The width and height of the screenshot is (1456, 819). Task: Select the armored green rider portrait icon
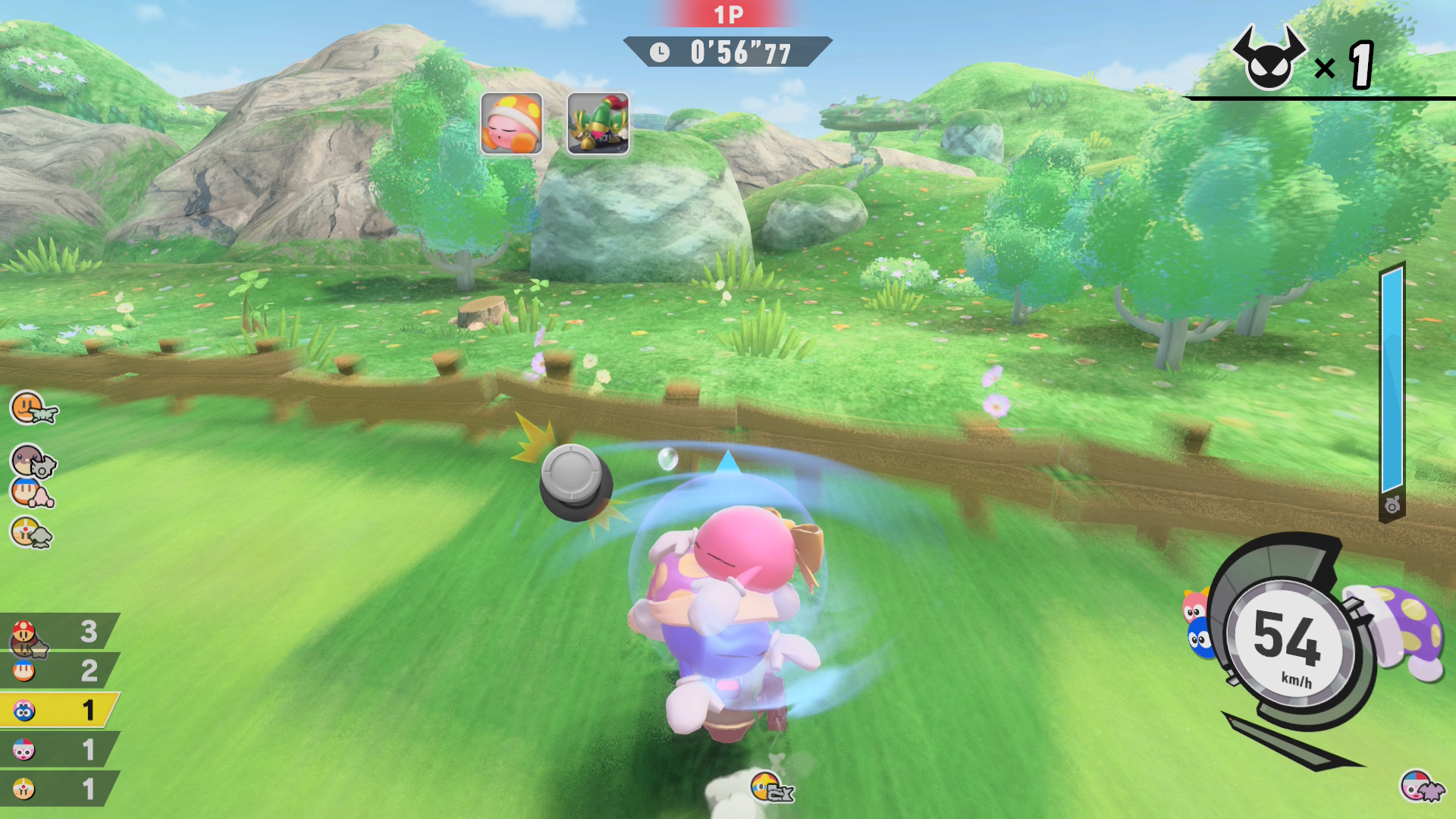[598, 124]
